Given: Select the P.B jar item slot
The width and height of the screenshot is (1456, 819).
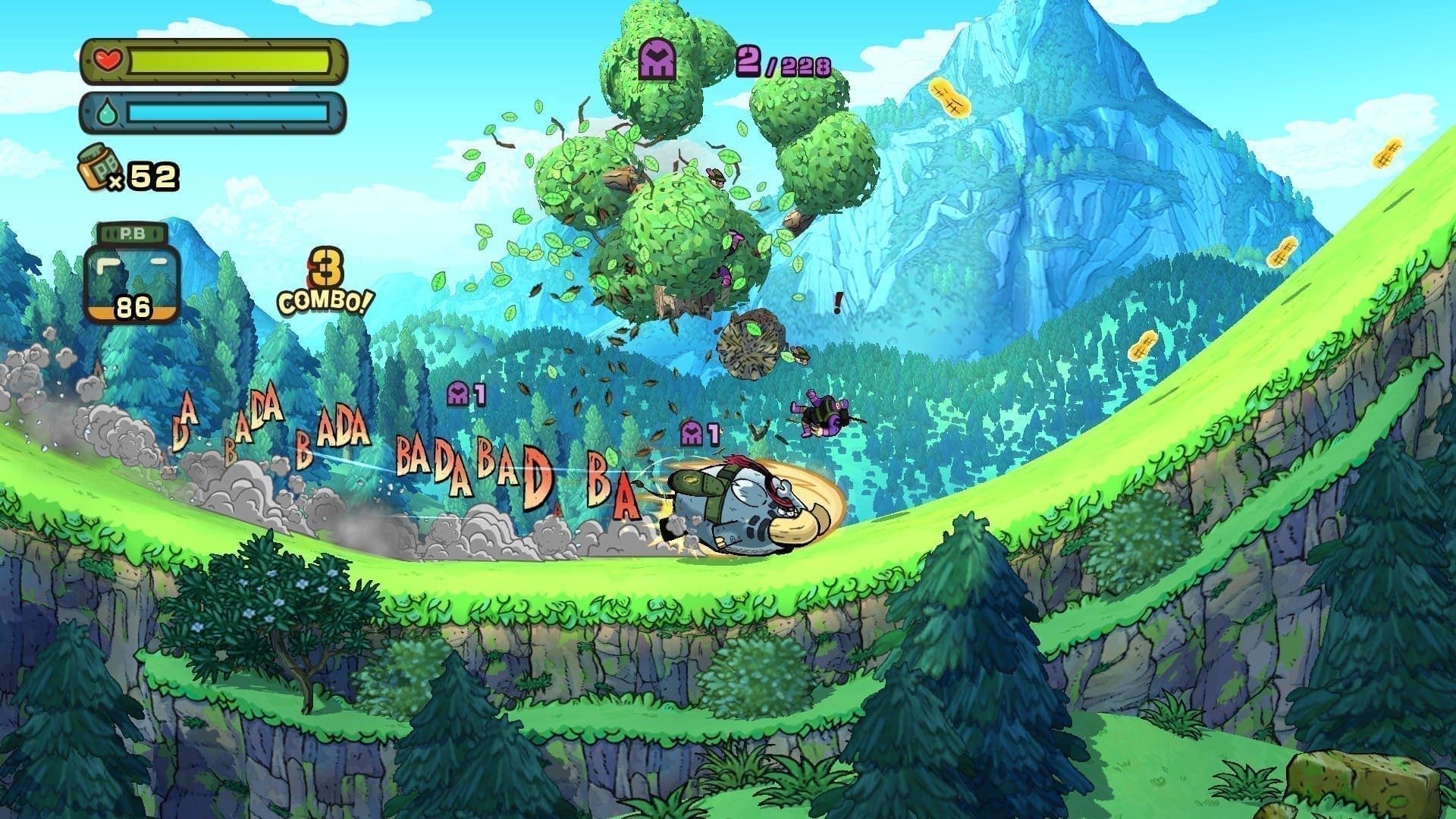Looking at the screenshot, I should [x=132, y=273].
